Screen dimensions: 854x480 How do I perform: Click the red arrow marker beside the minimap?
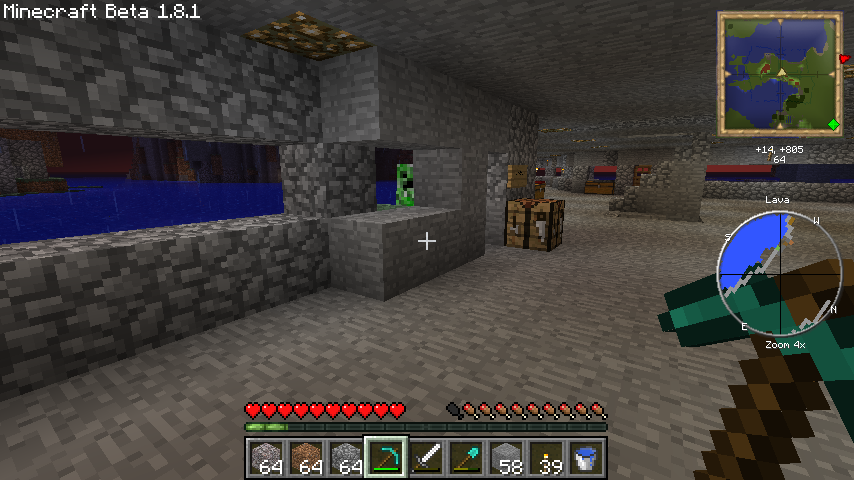click(846, 60)
